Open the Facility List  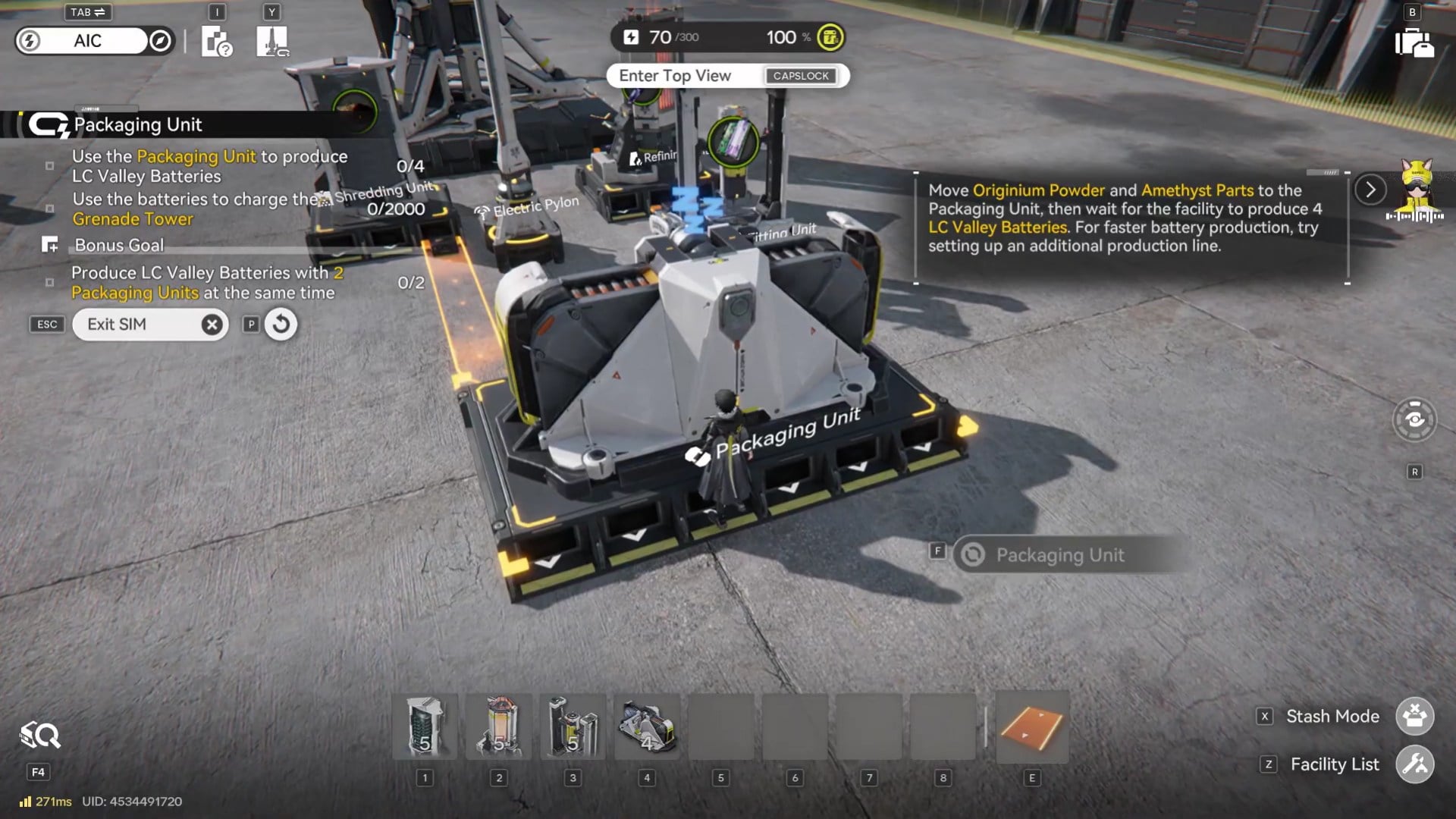[1414, 764]
